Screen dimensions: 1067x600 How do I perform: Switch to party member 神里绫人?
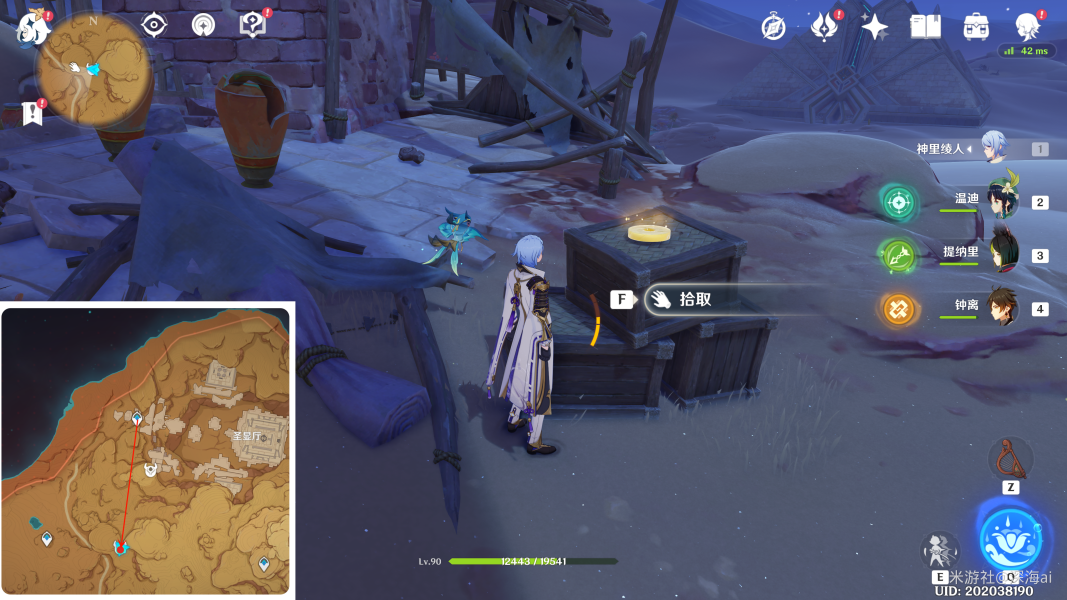(x=993, y=148)
